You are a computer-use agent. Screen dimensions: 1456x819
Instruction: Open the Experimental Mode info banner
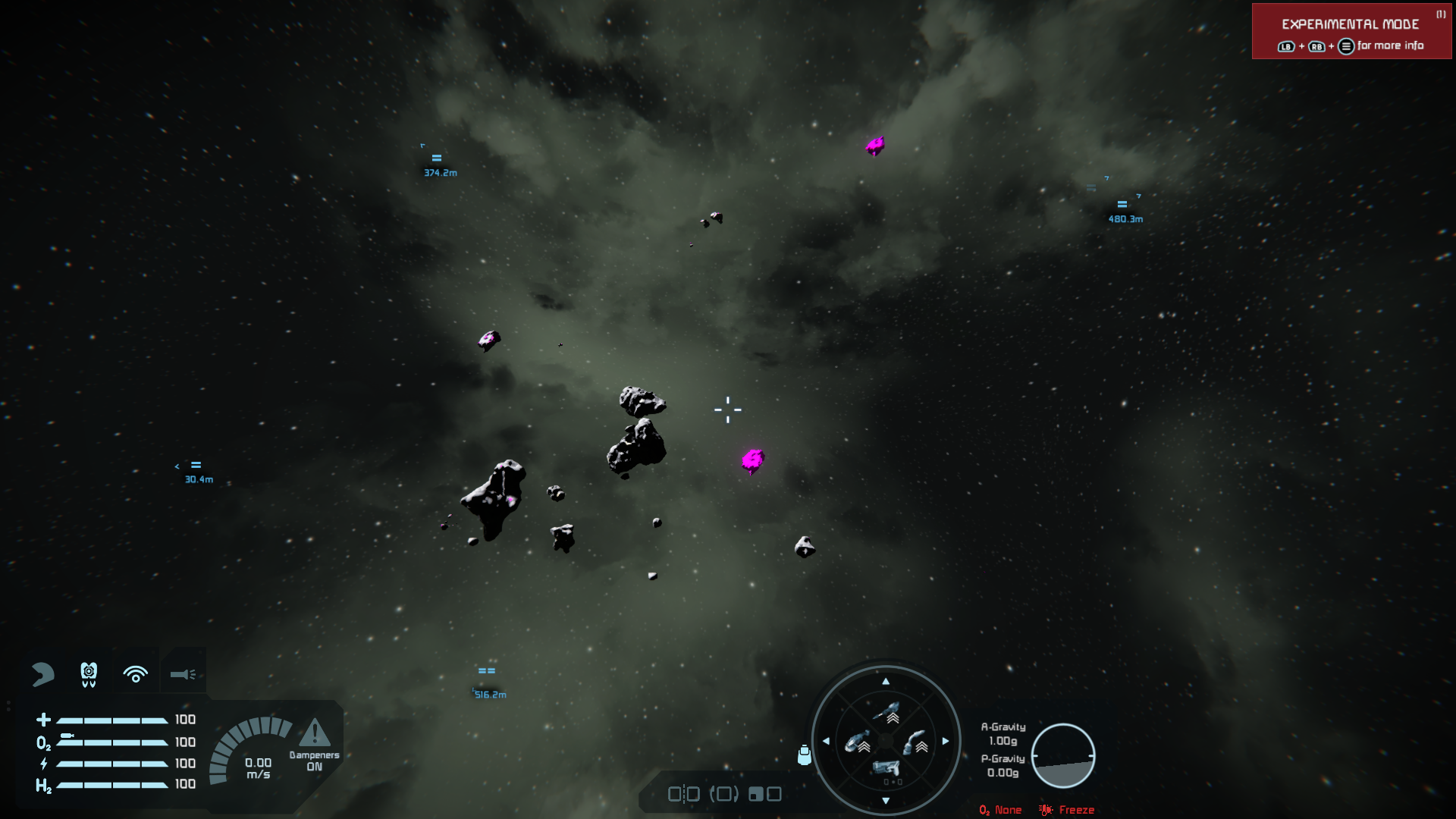(1351, 32)
